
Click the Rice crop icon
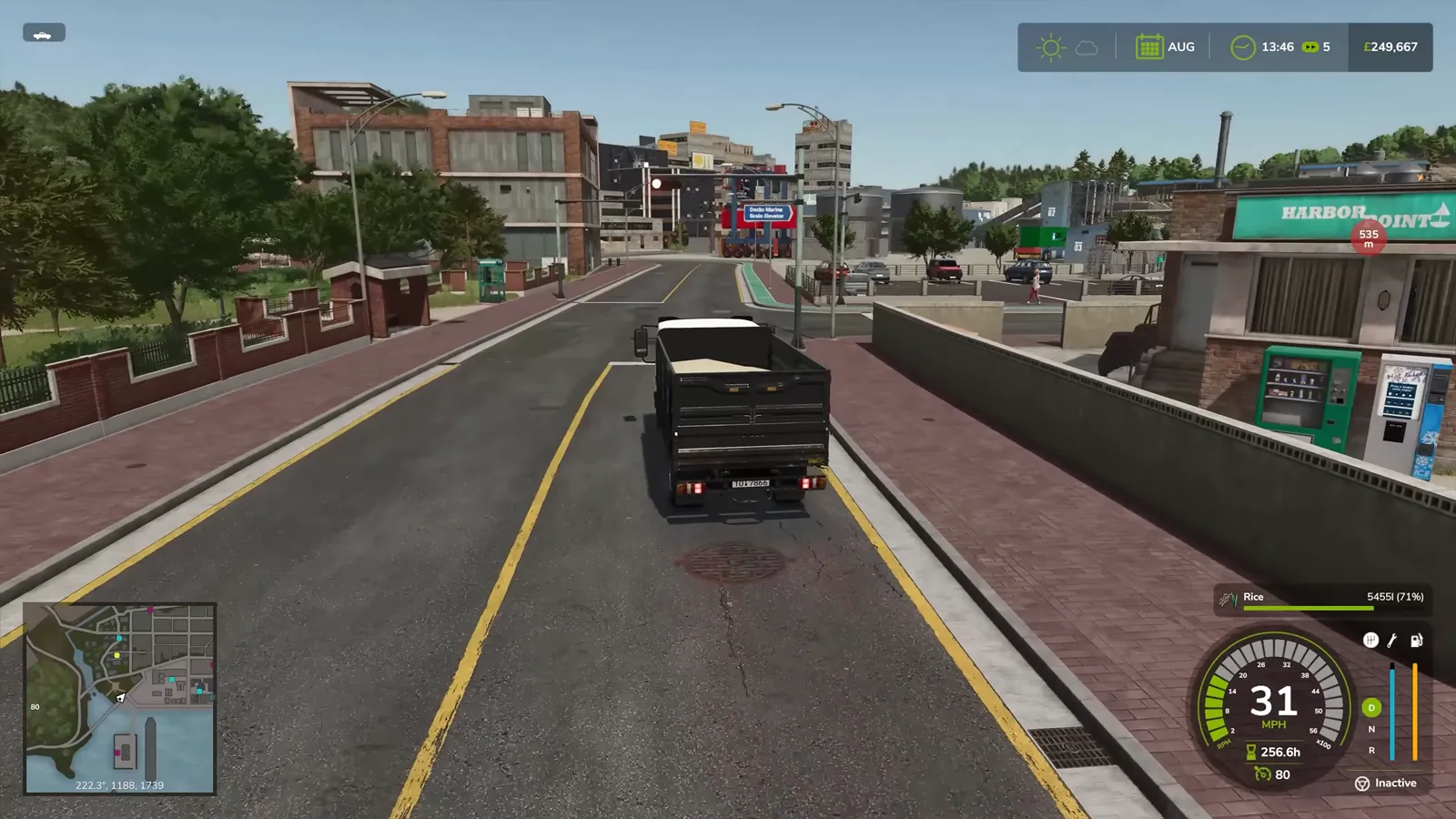[1228, 598]
